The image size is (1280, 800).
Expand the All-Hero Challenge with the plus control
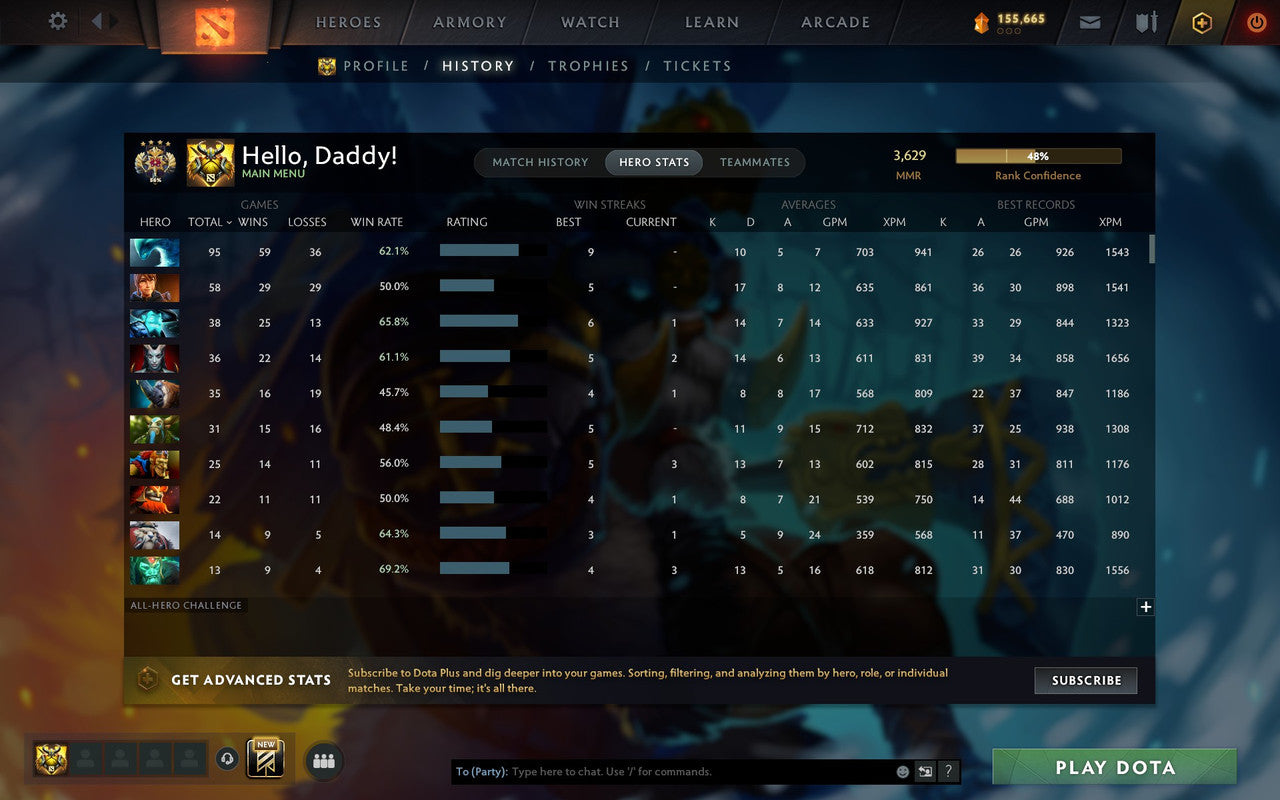(1146, 606)
